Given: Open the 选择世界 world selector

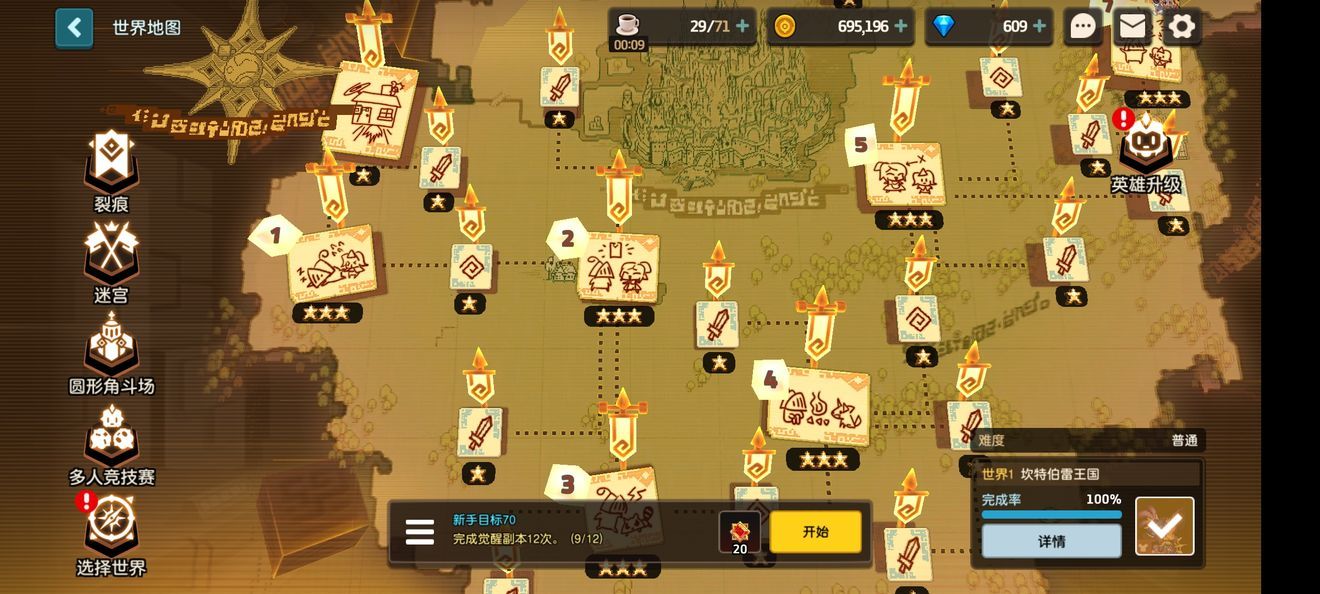Looking at the screenshot, I should [x=111, y=530].
